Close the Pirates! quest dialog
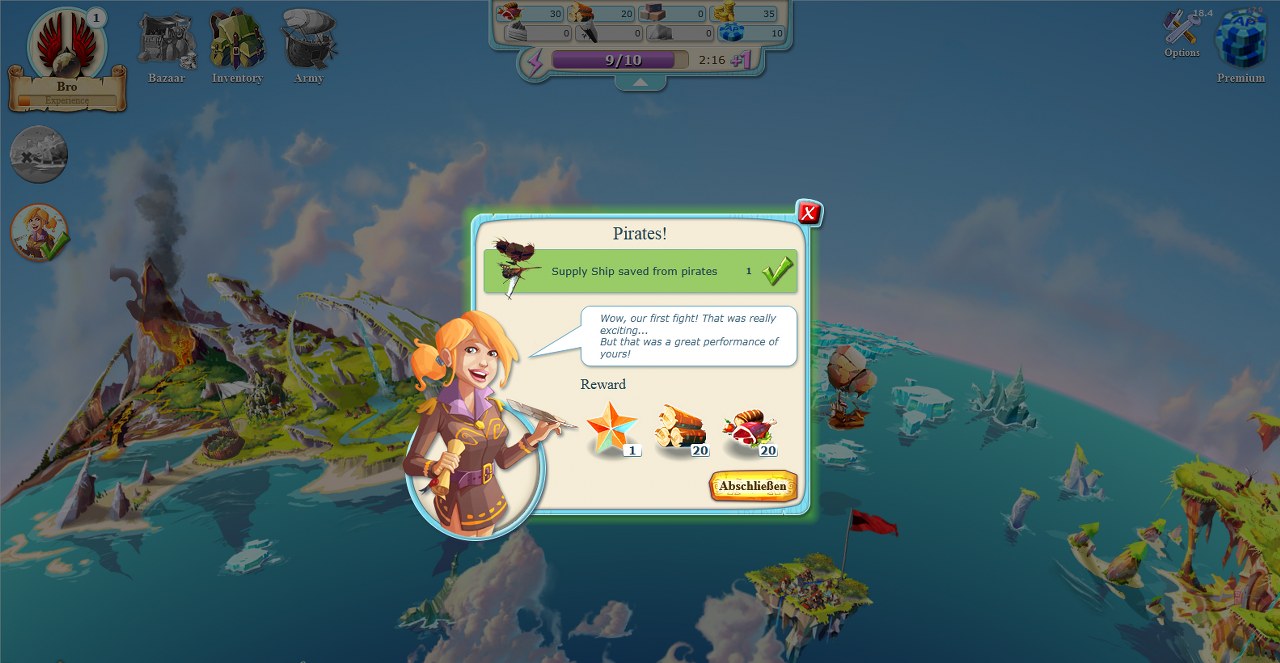The width and height of the screenshot is (1280, 663). coord(809,213)
